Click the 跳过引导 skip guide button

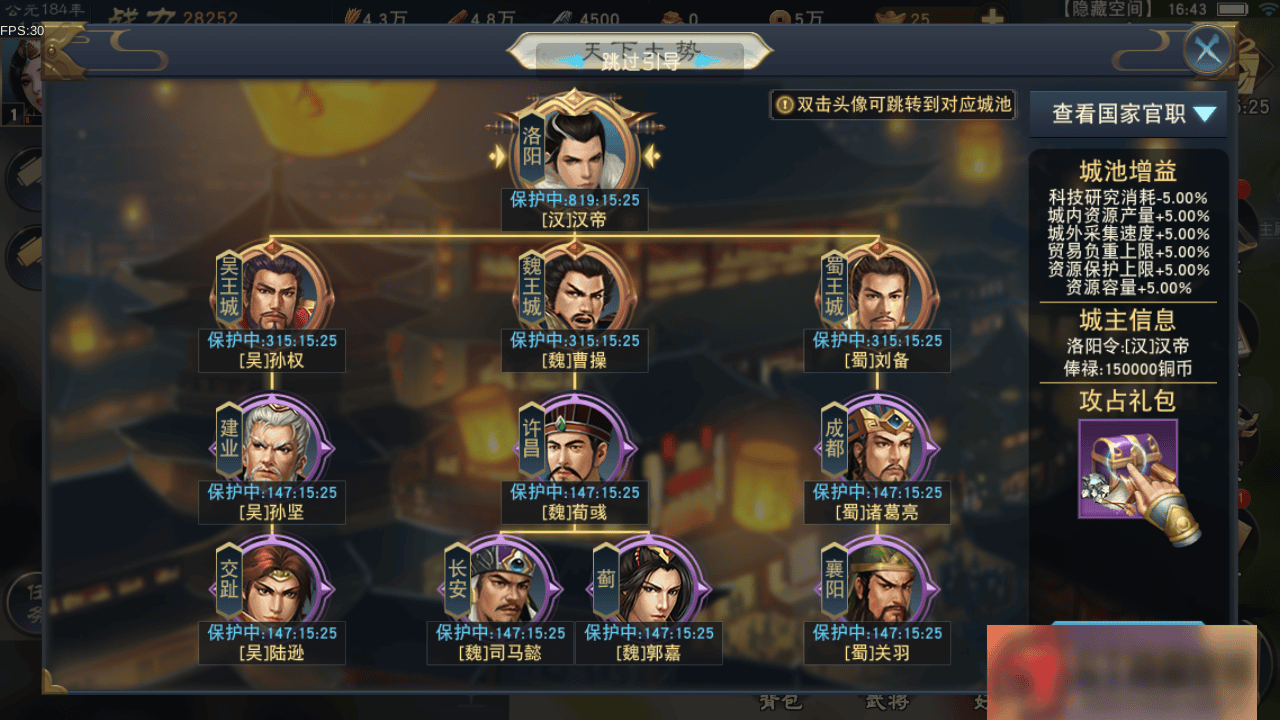(x=640, y=58)
